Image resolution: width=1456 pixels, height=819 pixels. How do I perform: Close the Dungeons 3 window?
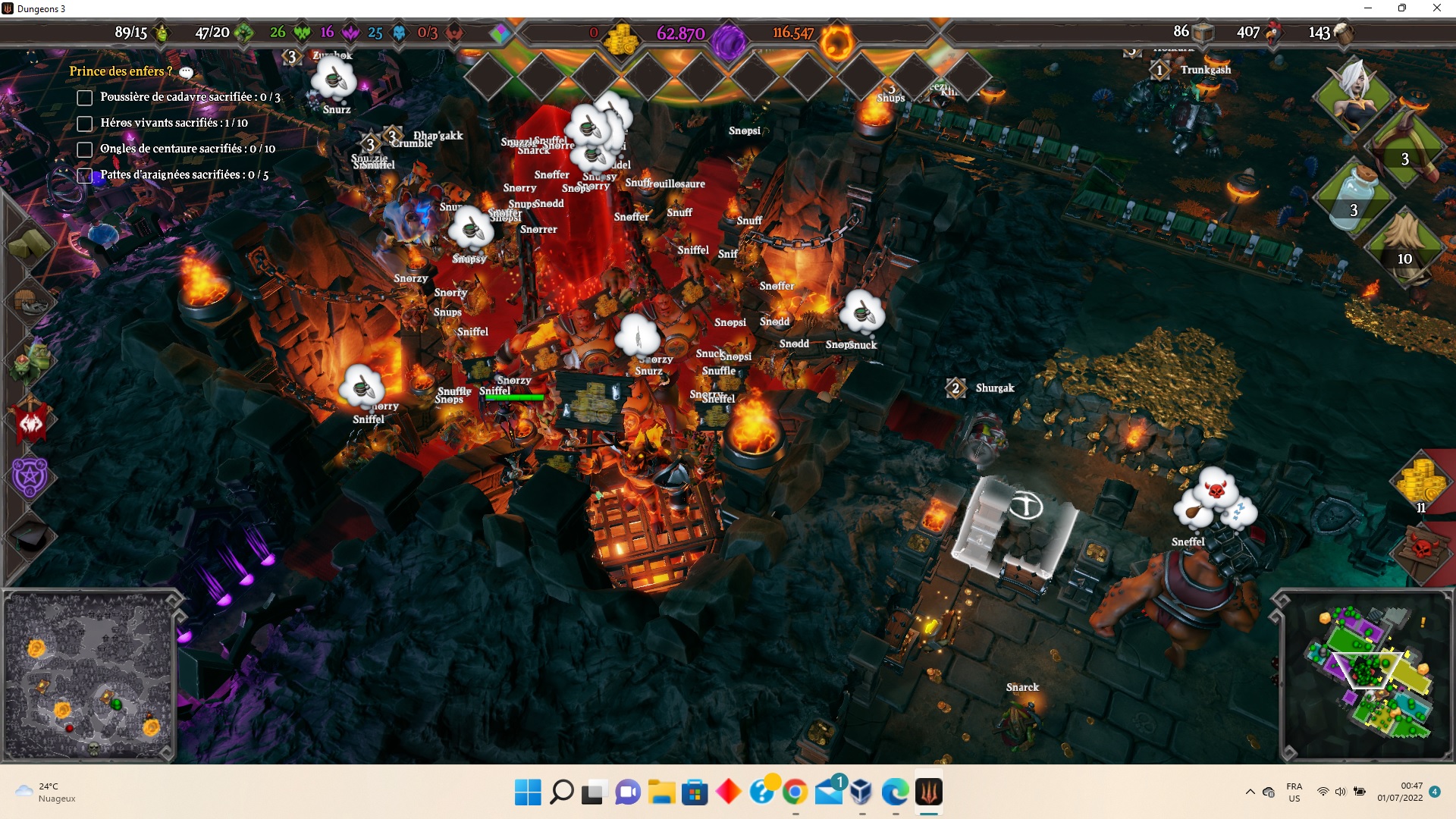point(1436,8)
